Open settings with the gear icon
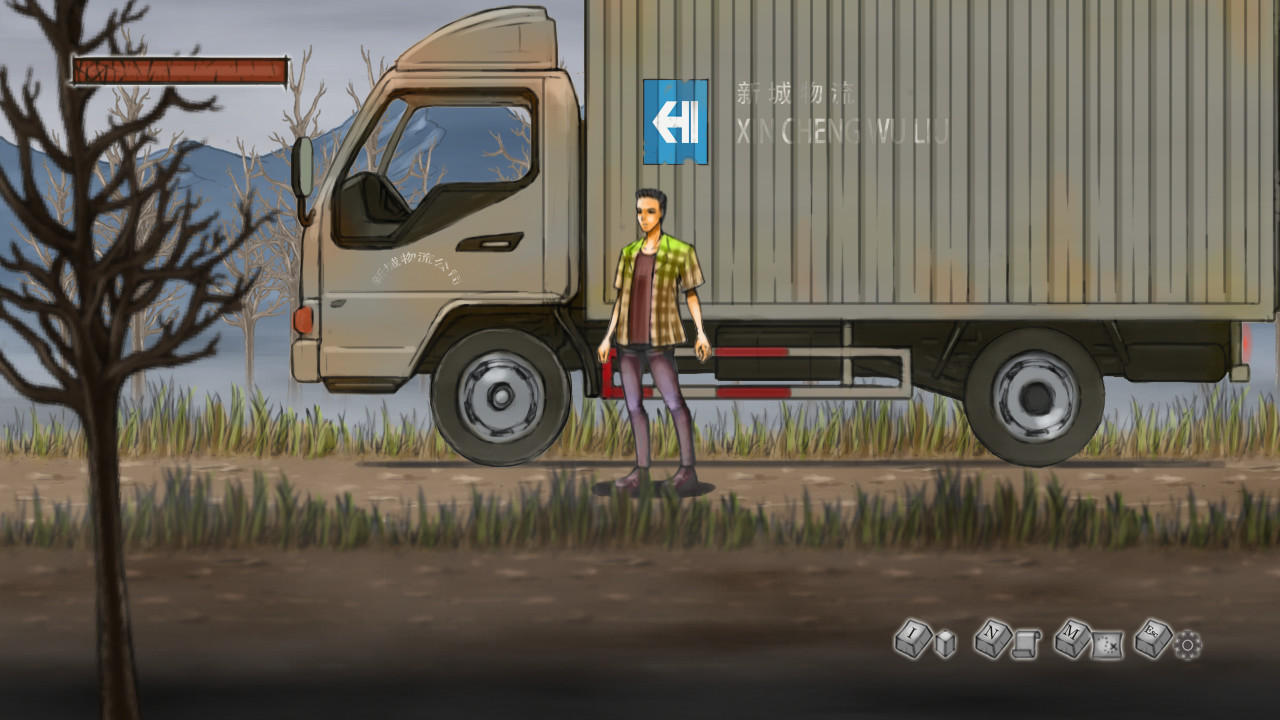 [x=1187, y=646]
